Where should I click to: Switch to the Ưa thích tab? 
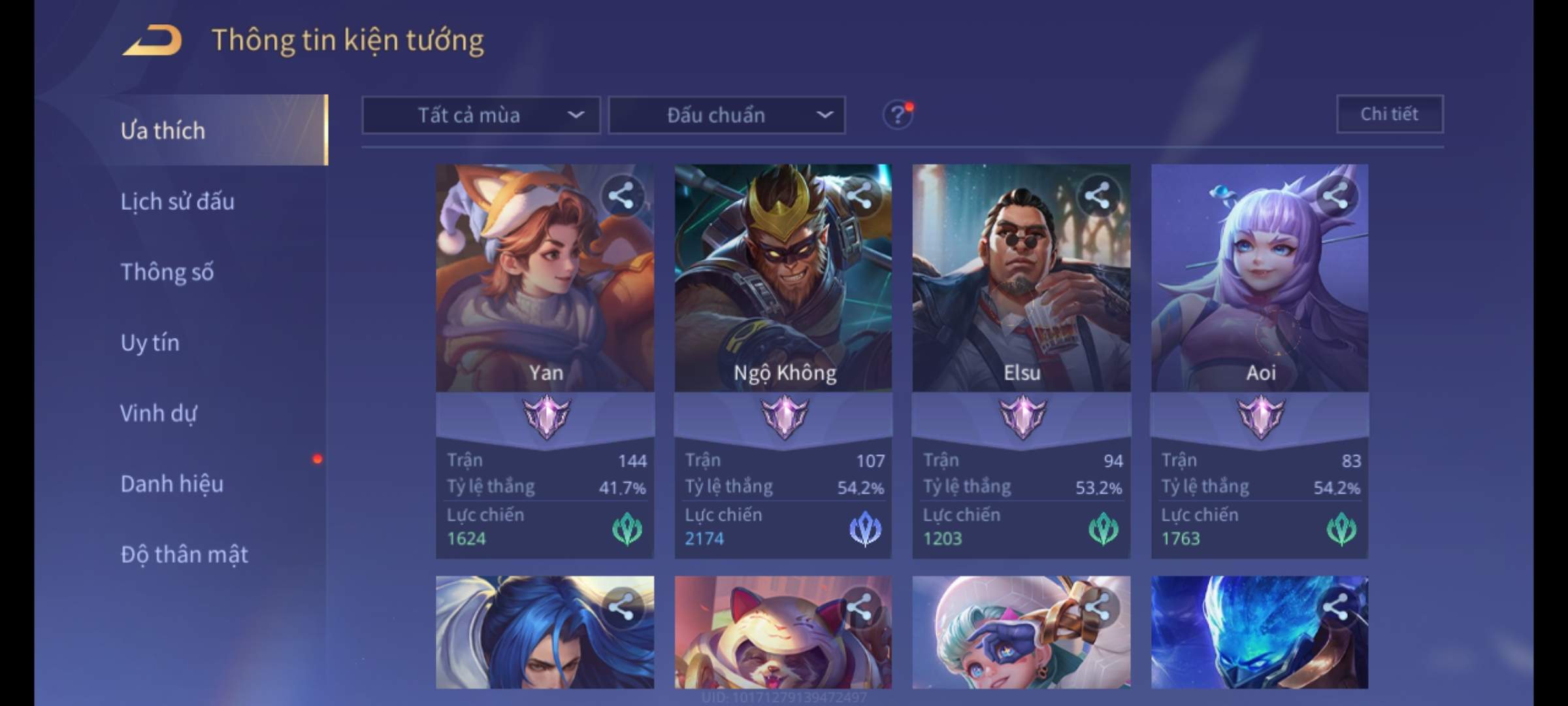[x=163, y=130]
